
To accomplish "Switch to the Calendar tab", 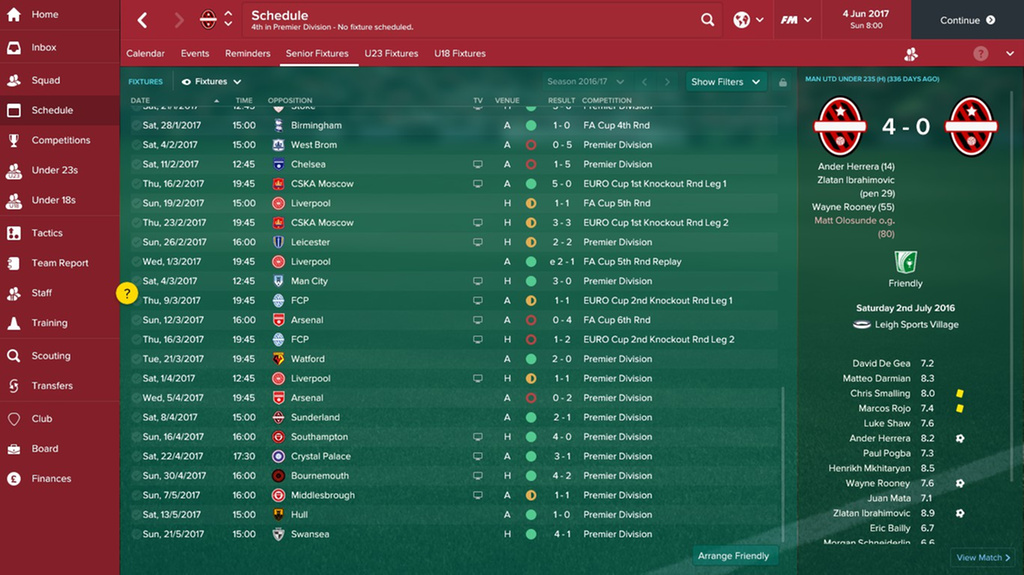I will 145,54.
